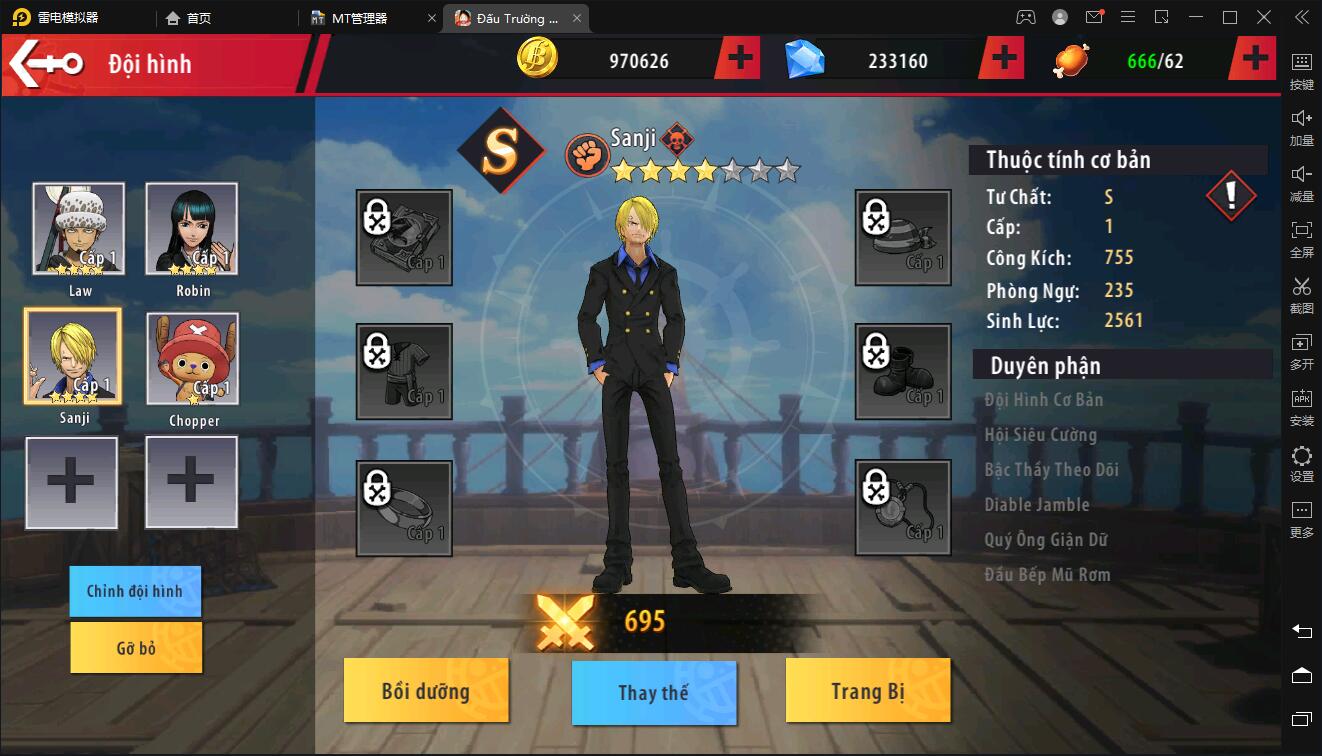
Task: Select the locked bandana equipment slot
Action: click(903, 237)
